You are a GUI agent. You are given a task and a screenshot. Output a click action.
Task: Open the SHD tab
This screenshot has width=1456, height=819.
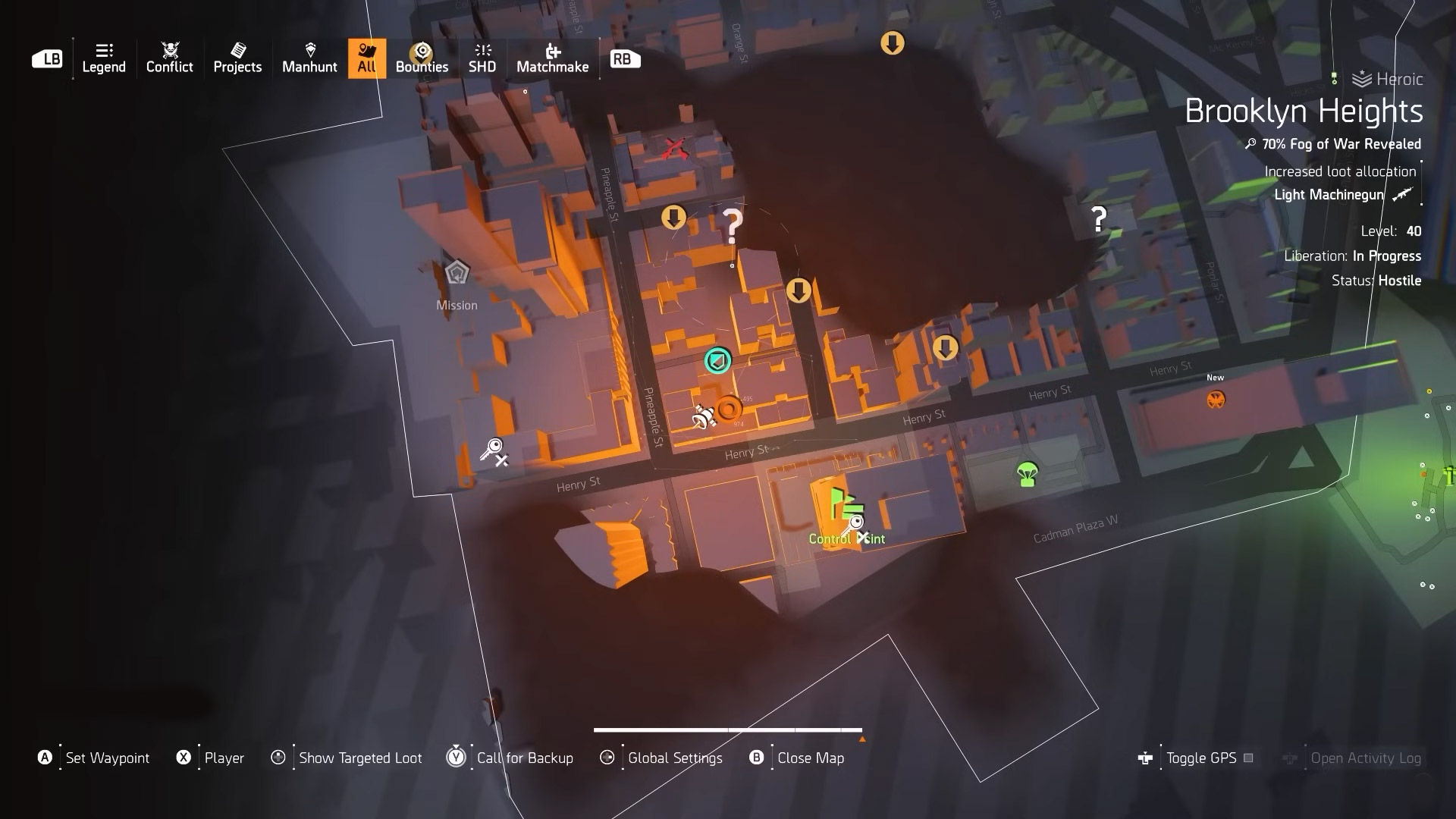pyautogui.click(x=482, y=58)
